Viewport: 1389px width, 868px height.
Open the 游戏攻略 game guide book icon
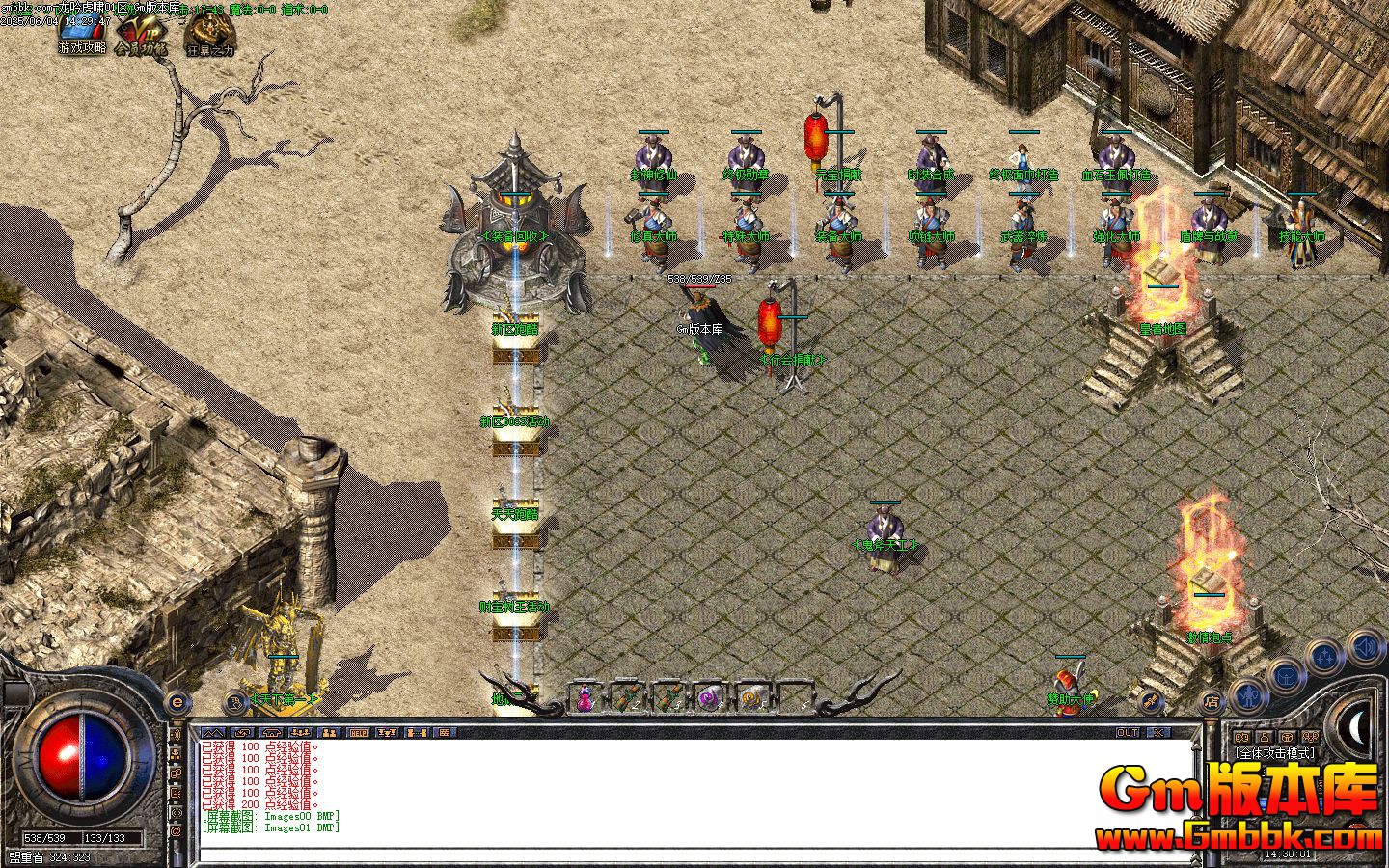tap(79, 31)
